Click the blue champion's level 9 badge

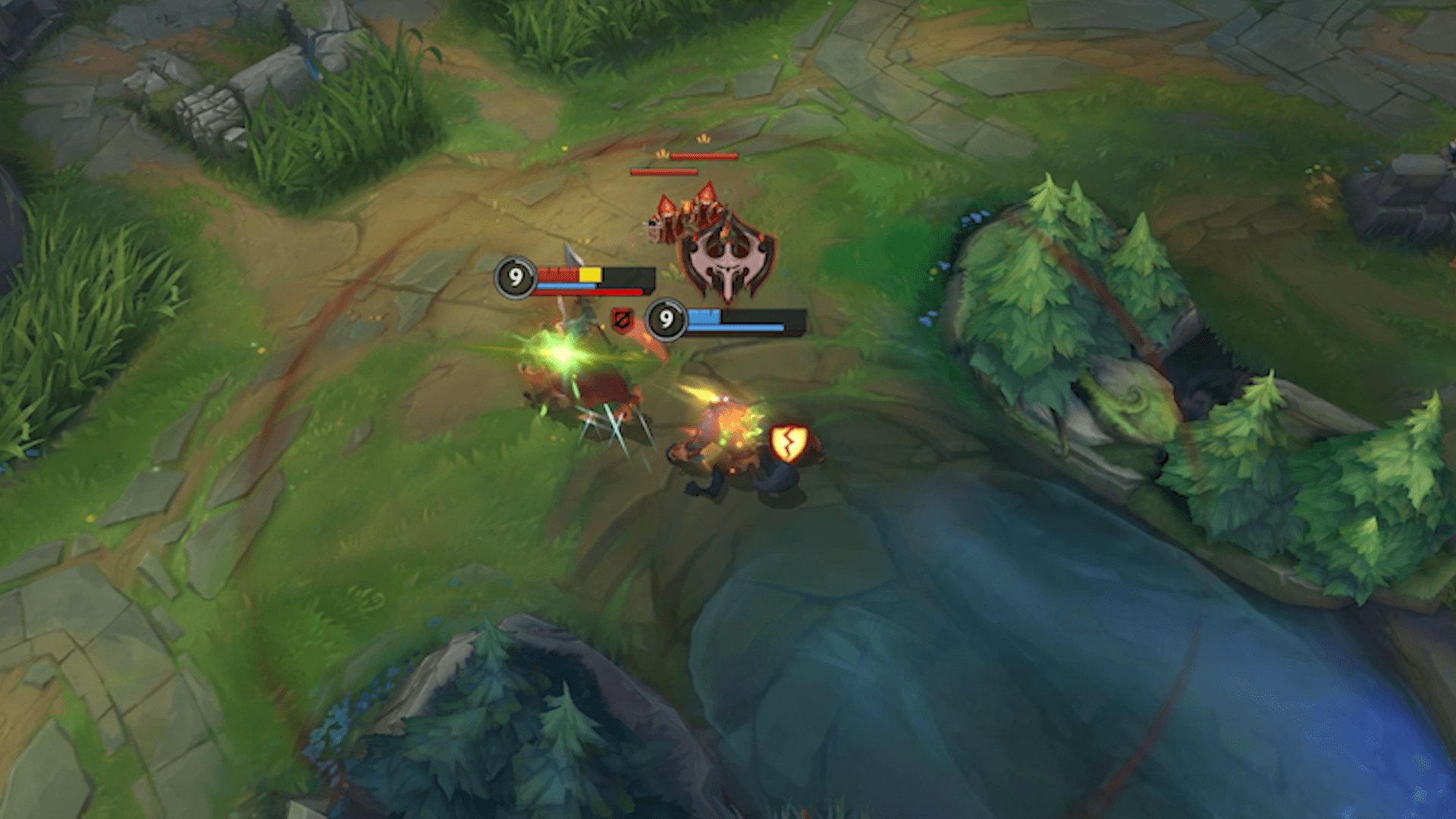(x=666, y=322)
